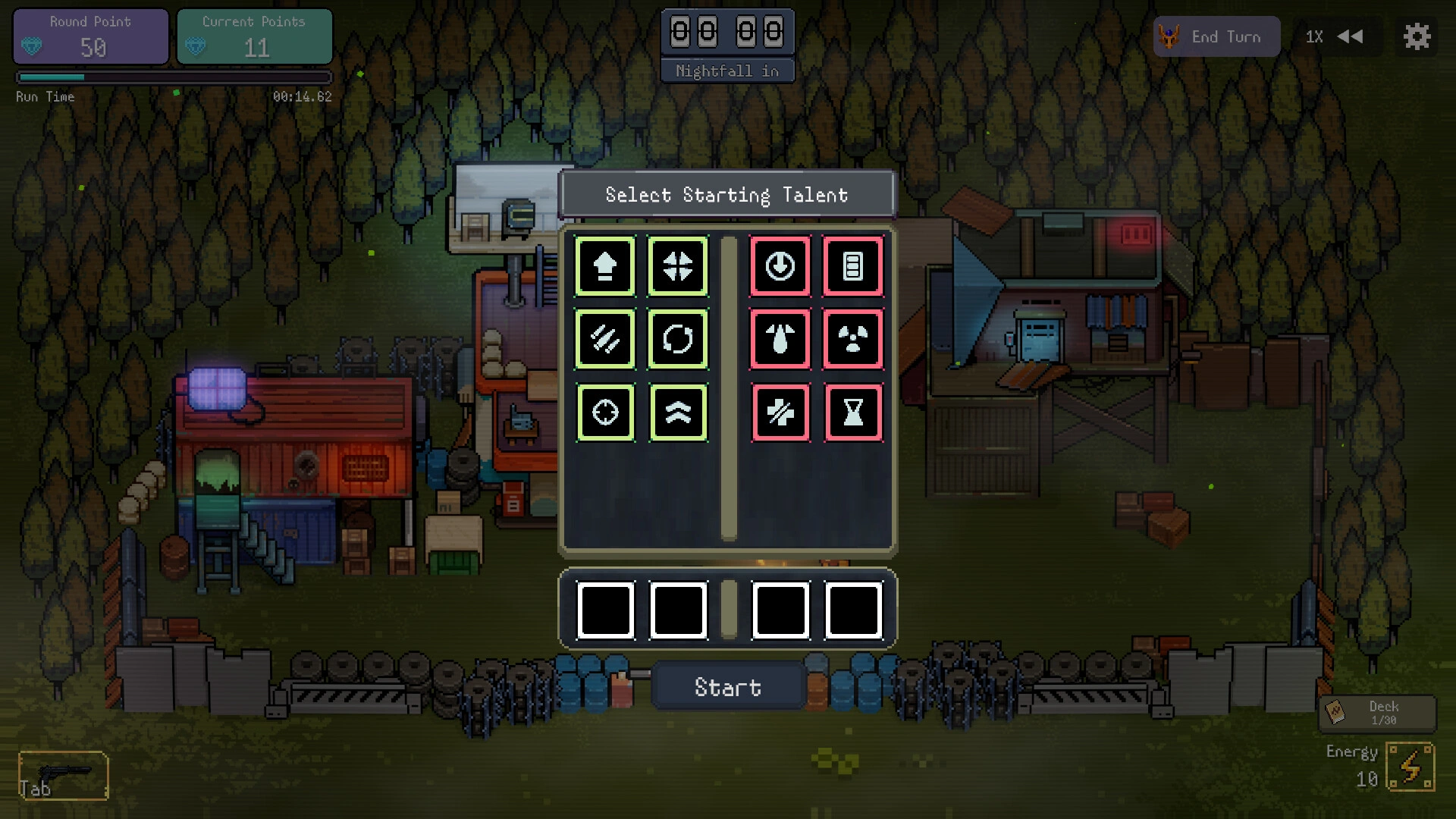The image size is (1456, 819).
Task: Pick the green double-chevron up talent
Action: tap(678, 413)
